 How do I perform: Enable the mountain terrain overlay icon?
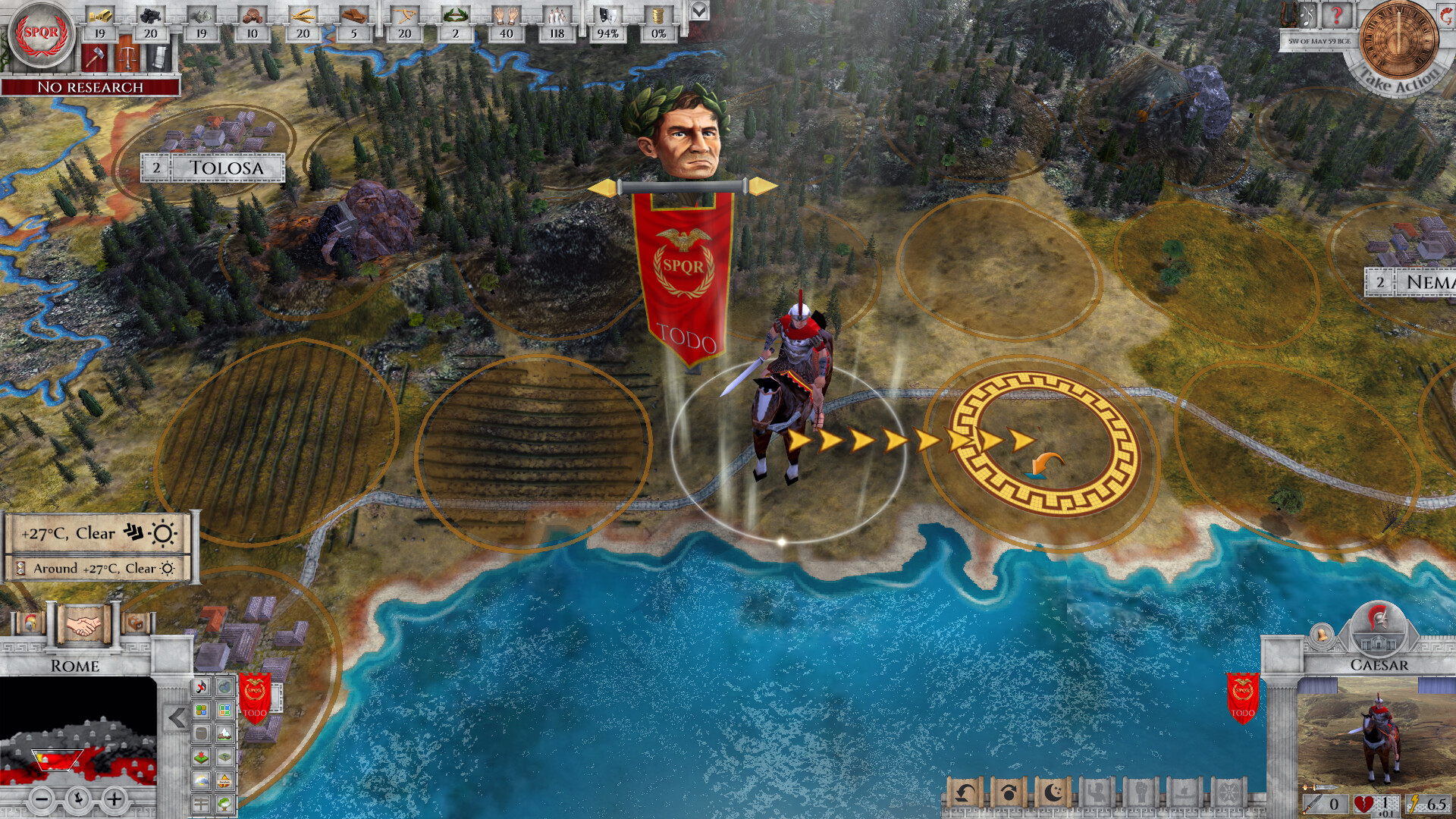pyautogui.click(x=224, y=733)
